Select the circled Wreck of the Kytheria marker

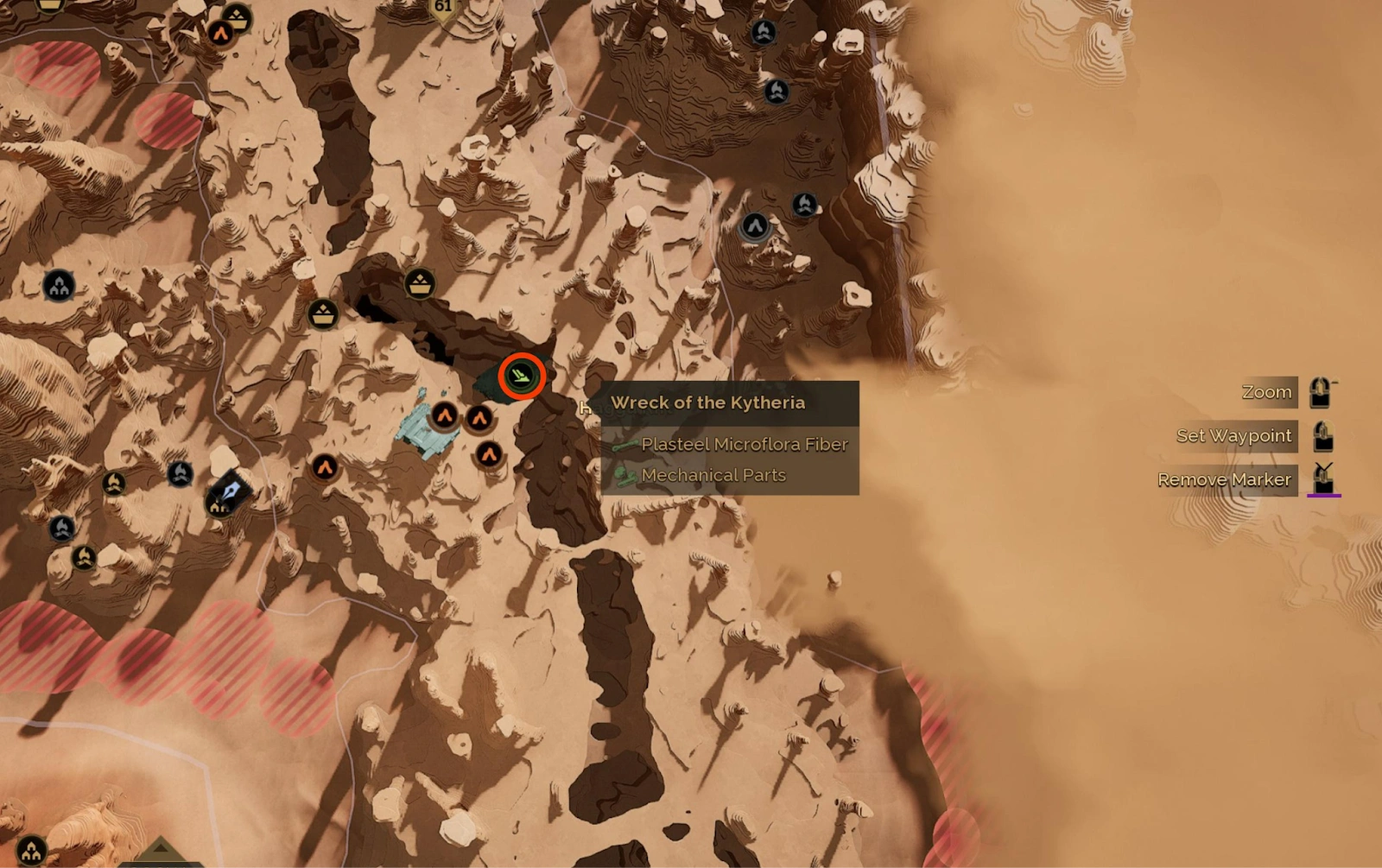(522, 376)
